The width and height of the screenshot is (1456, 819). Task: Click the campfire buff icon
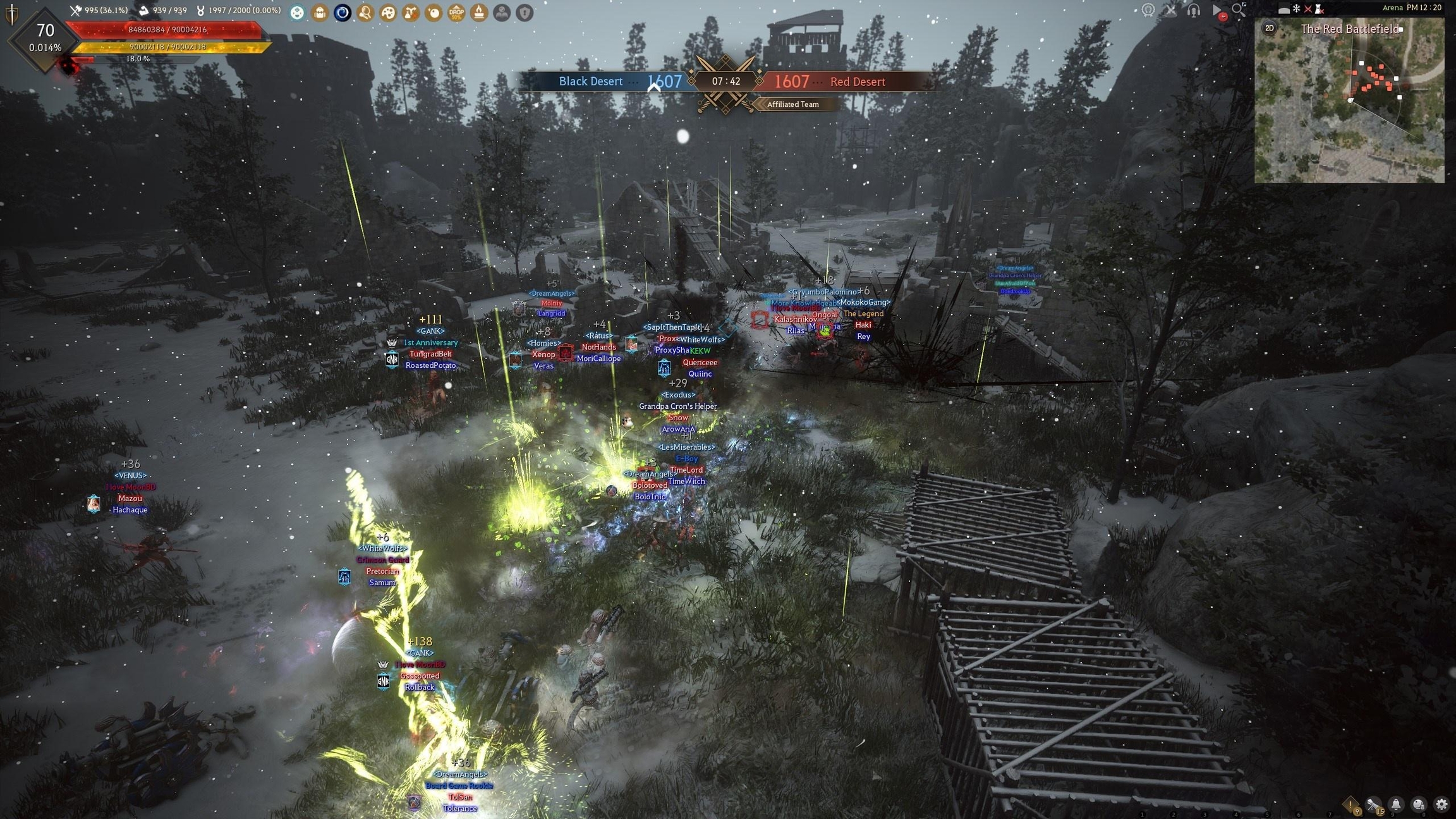(479, 12)
